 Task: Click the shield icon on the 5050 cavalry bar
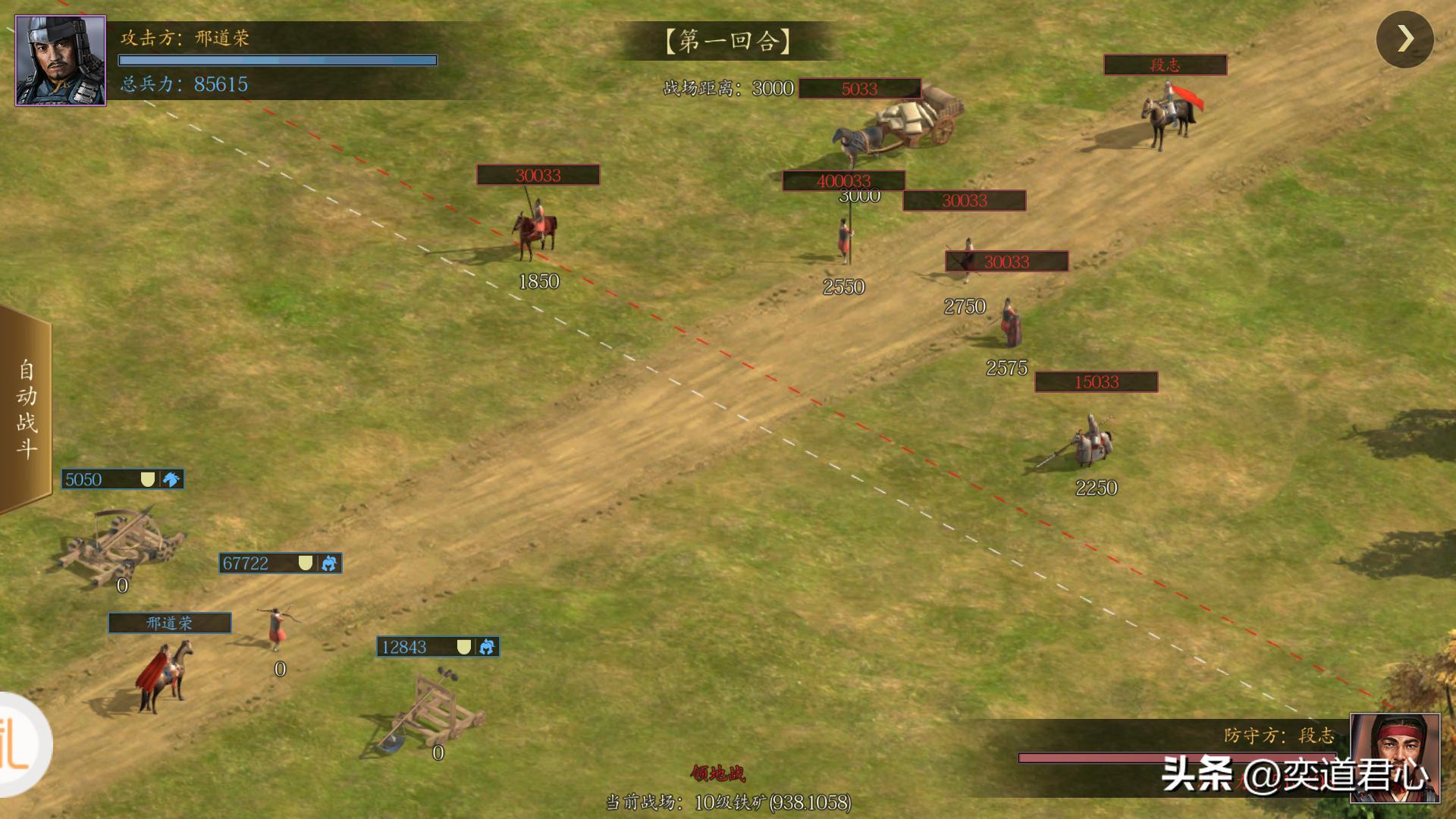(149, 479)
